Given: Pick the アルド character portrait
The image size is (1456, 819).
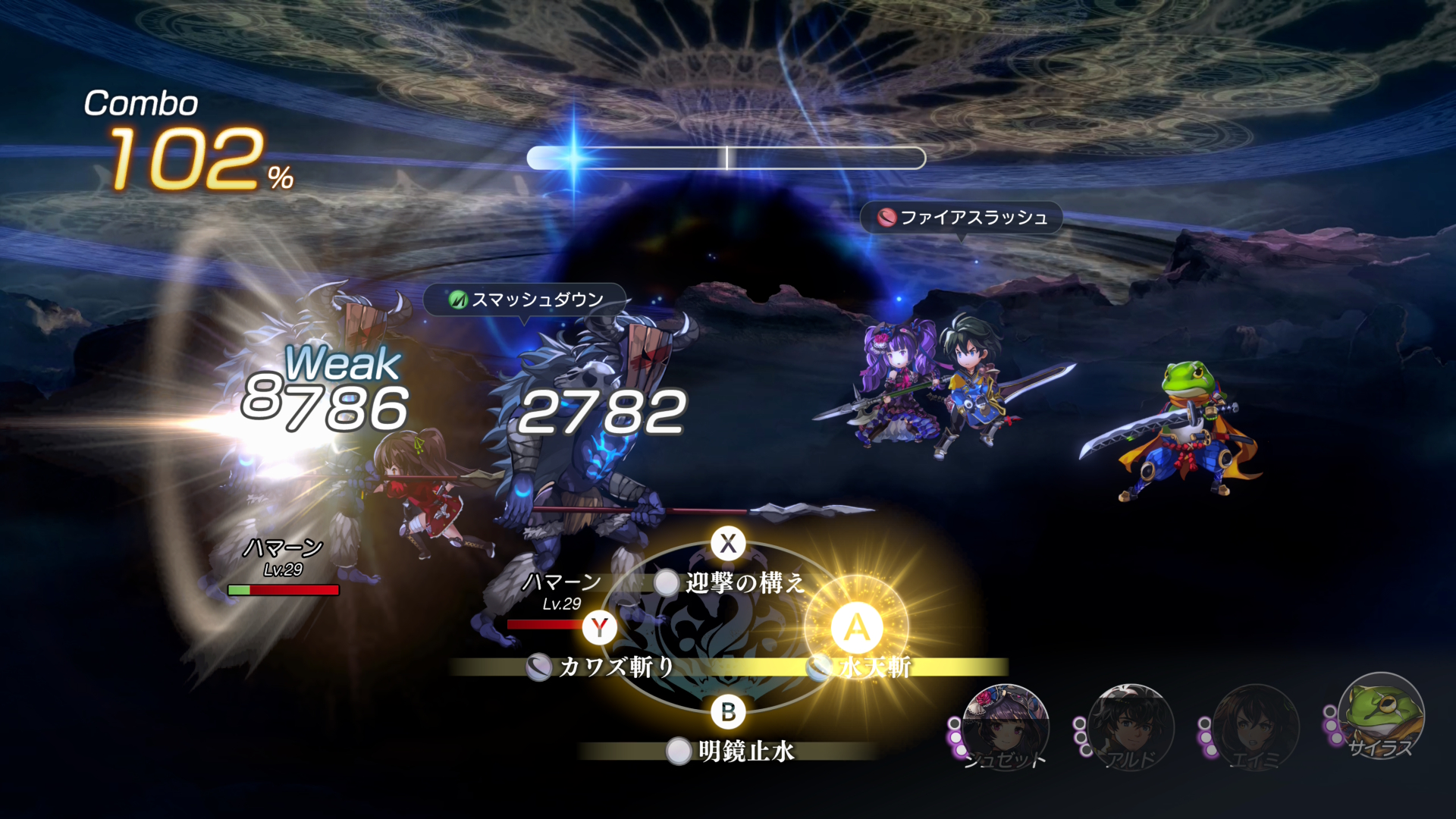Looking at the screenshot, I should (1130, 726).
